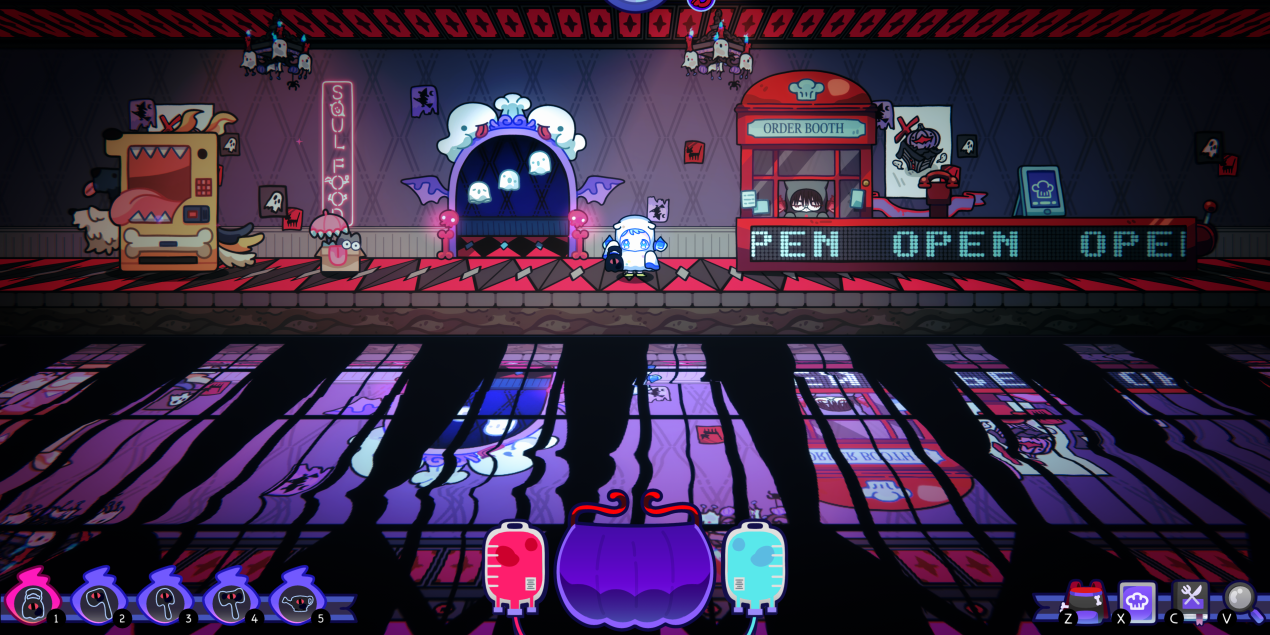
Task: Choose the shovel tool slot
Action: (164, 600)
